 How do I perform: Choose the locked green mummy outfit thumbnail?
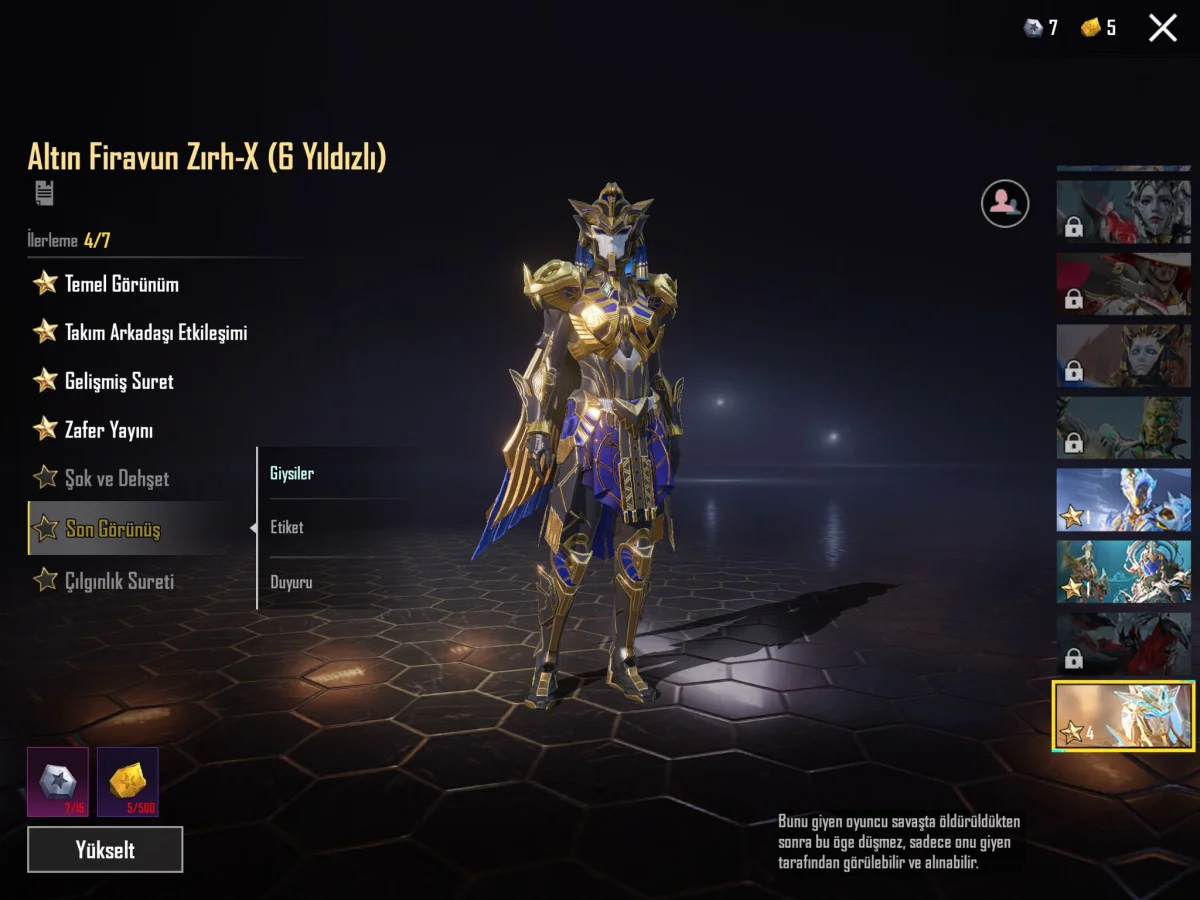(1124, 428)
